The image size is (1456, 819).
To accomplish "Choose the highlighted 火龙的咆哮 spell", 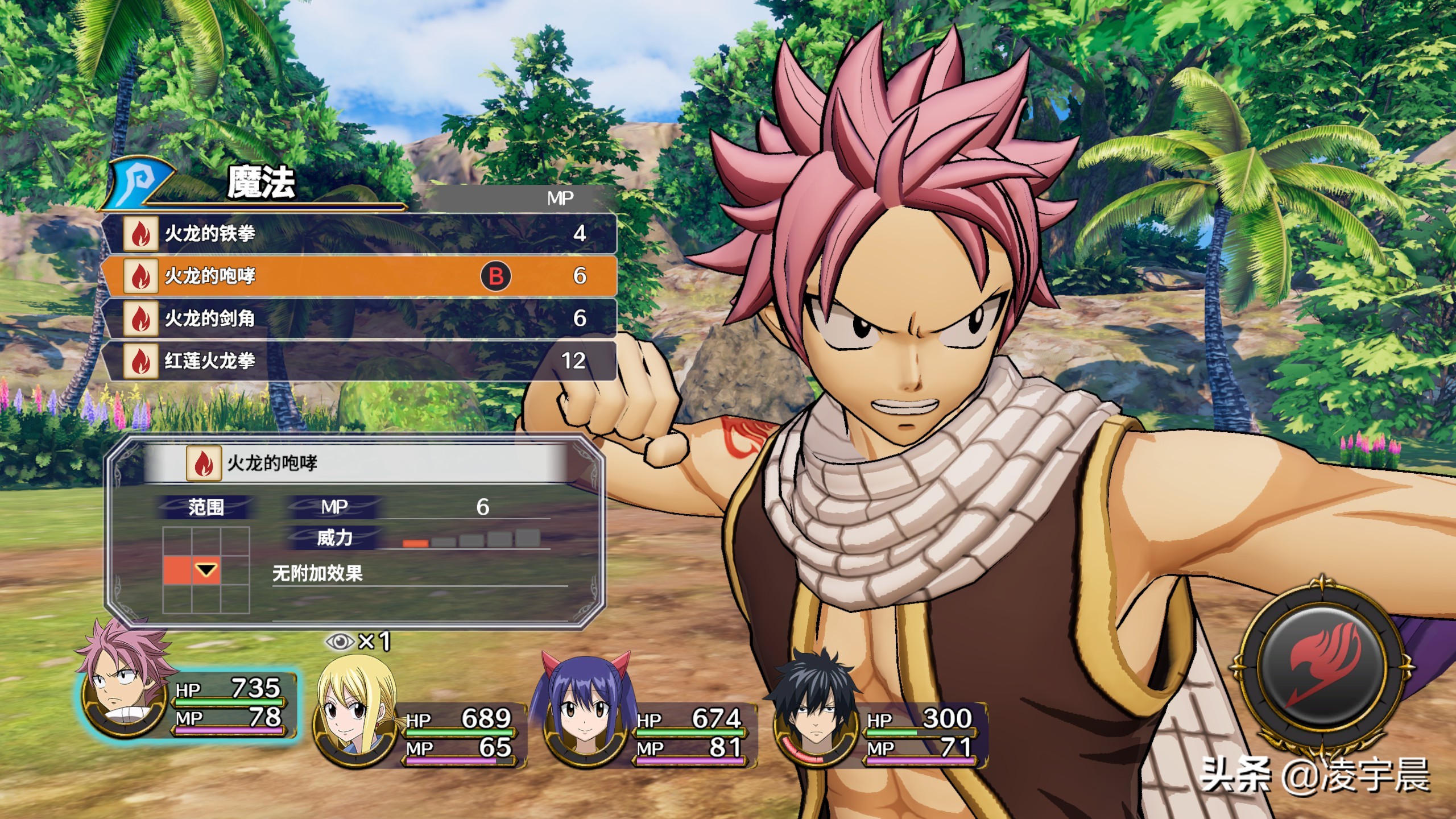I will click(358, 276).
